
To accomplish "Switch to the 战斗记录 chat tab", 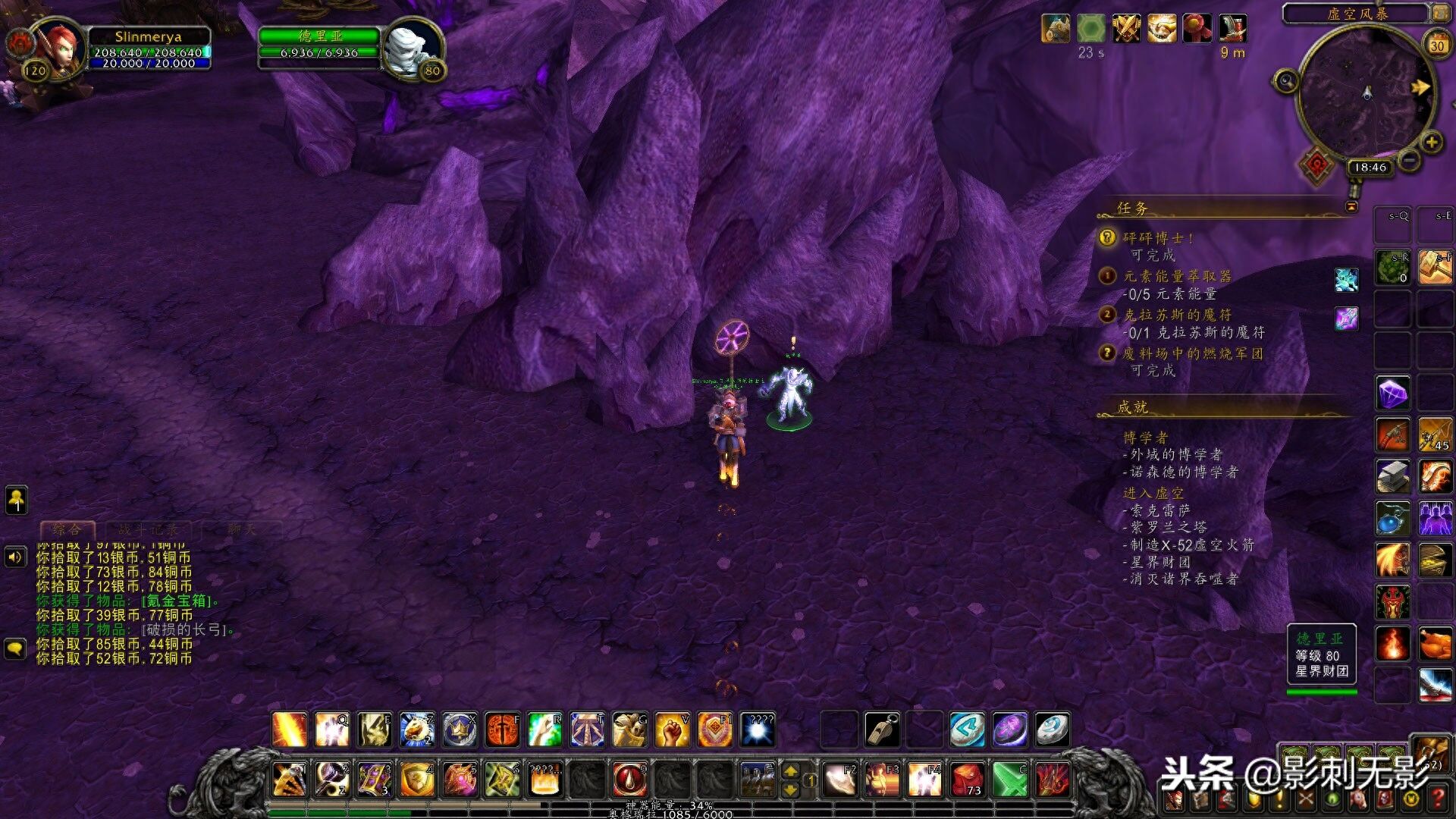I will 148,529.
